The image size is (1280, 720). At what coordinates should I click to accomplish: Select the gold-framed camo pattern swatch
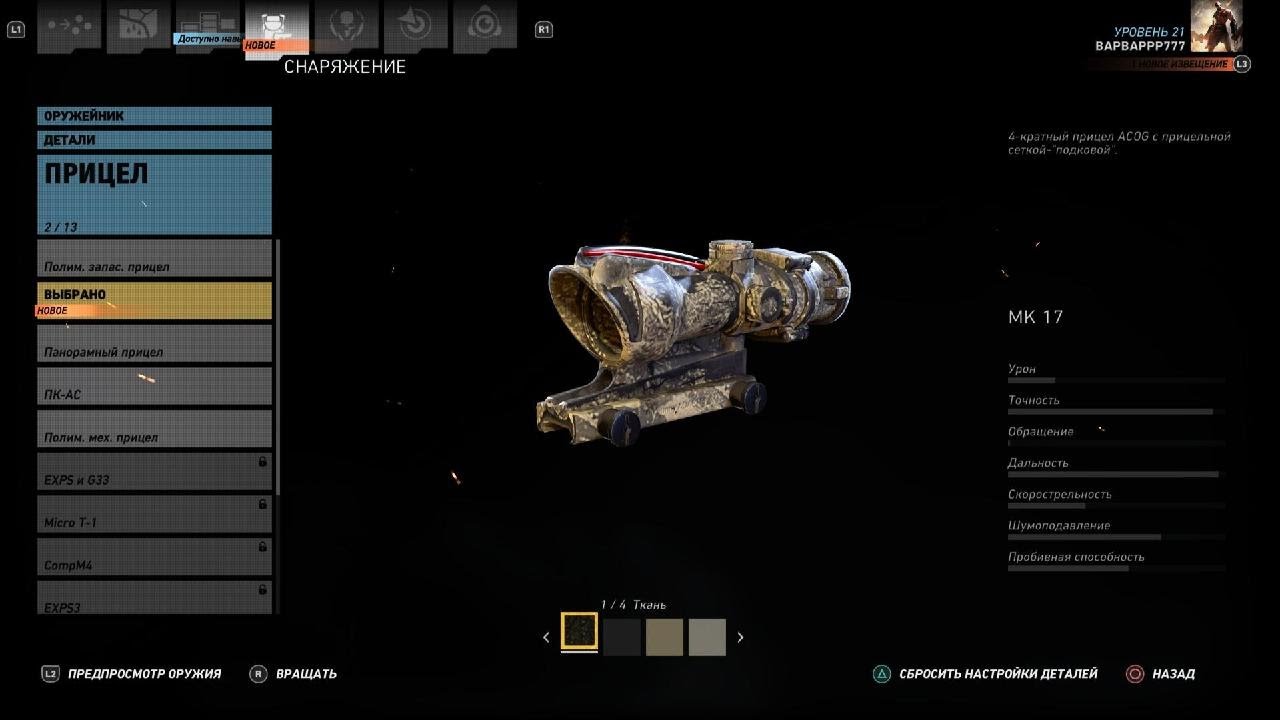click(x=579, y=632)
